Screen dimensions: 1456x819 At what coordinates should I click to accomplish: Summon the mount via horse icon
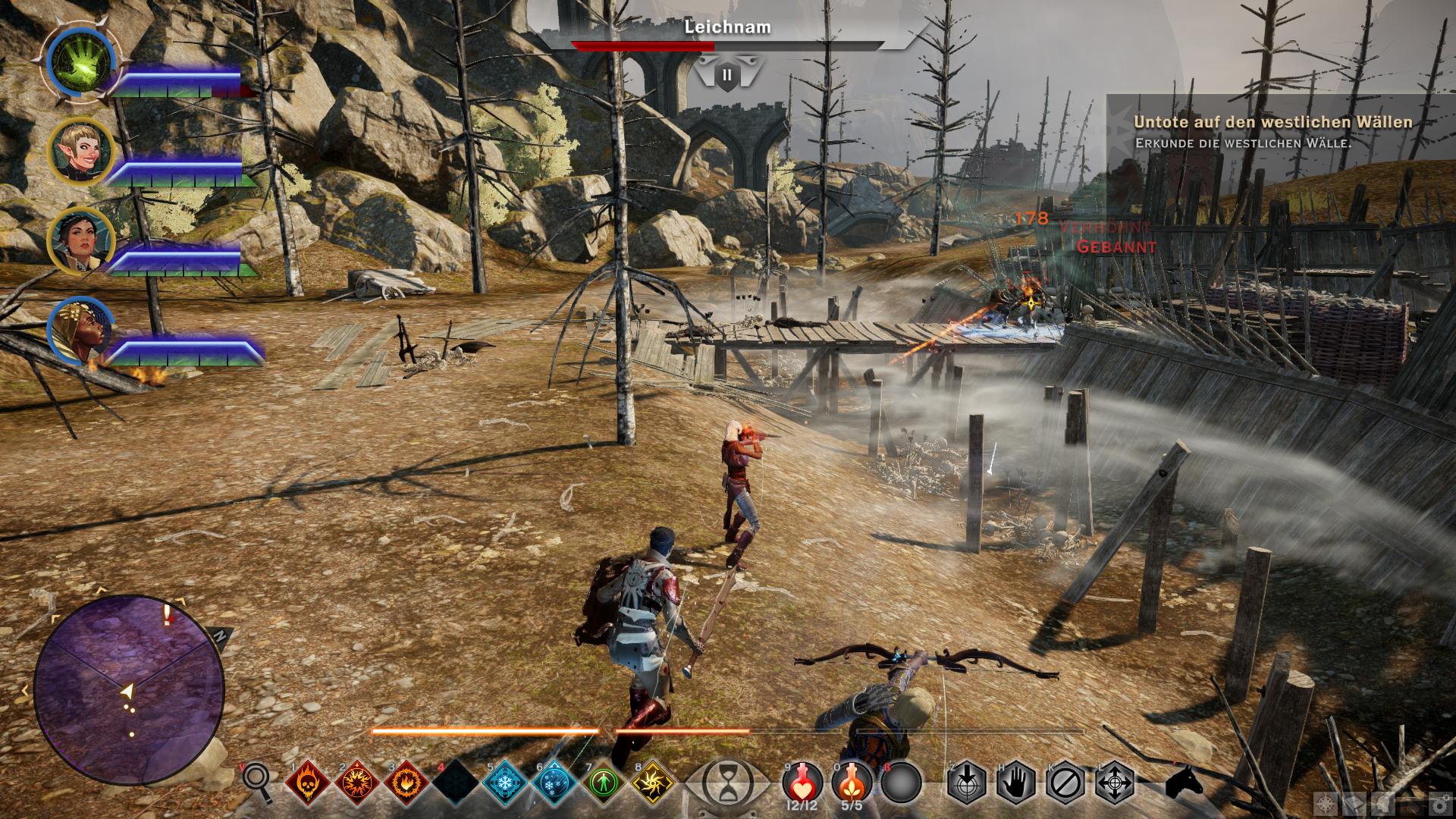[1184, 782]
